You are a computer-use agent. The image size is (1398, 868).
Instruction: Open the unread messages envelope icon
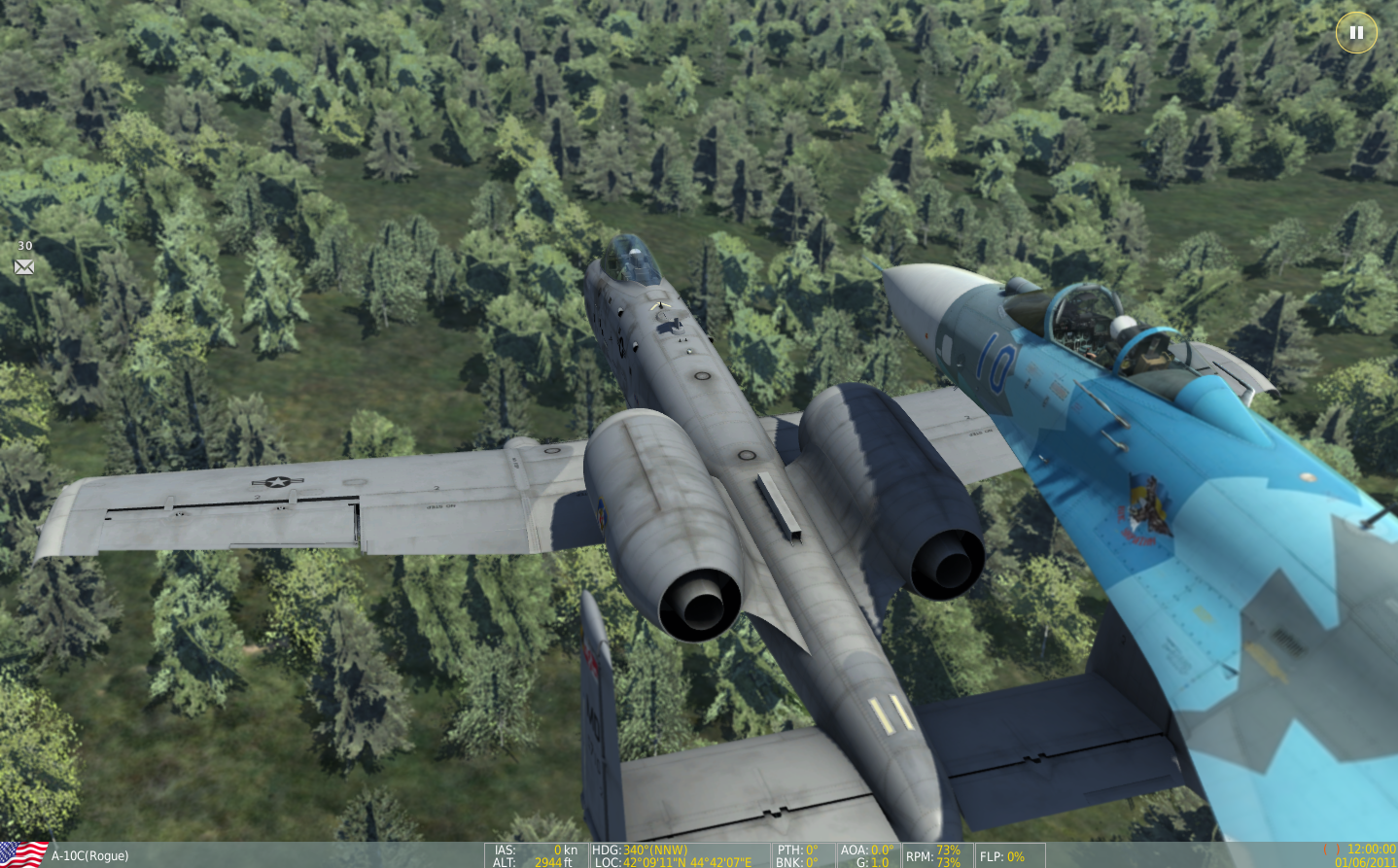pos(24,267)
